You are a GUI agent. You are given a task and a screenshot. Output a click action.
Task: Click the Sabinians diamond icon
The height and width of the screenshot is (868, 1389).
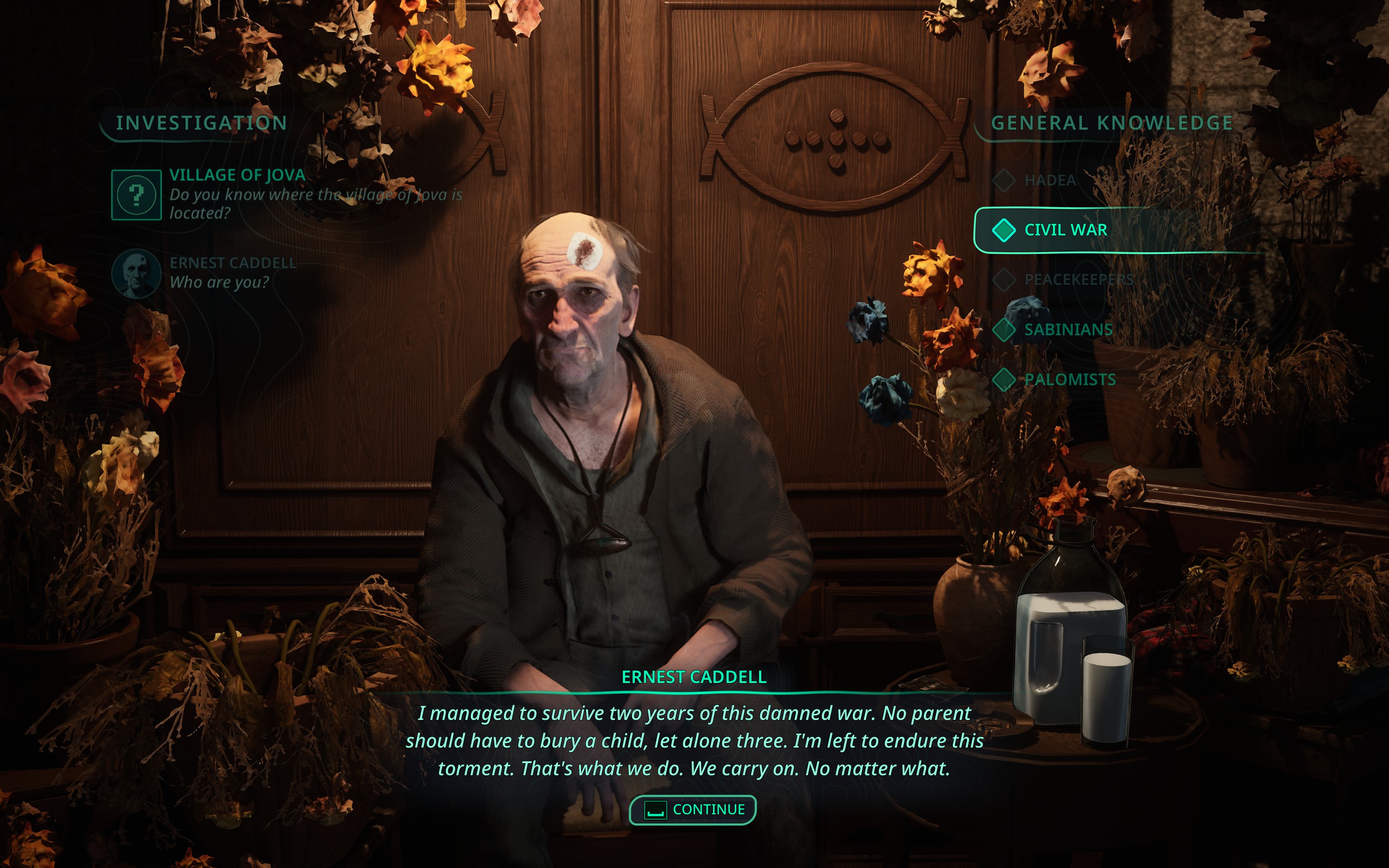coord(1004,329)
